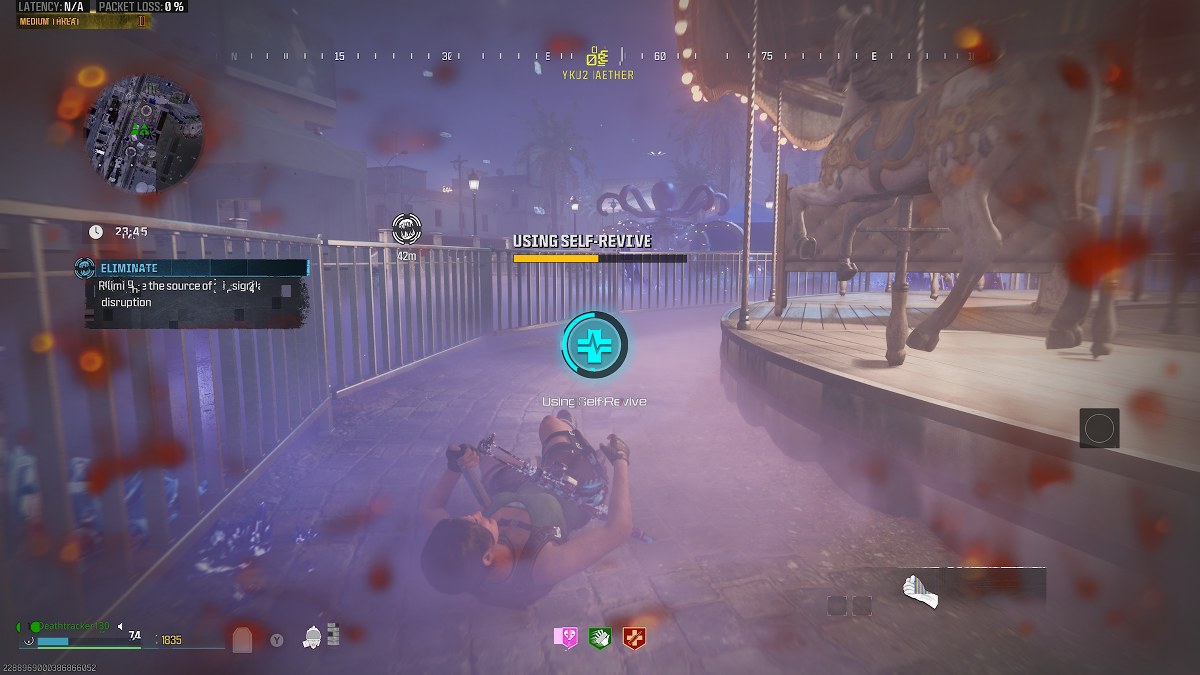Click the fists weapon icon
The width and height of the screenshot is (1200, 675).
[x=919, y=590]
